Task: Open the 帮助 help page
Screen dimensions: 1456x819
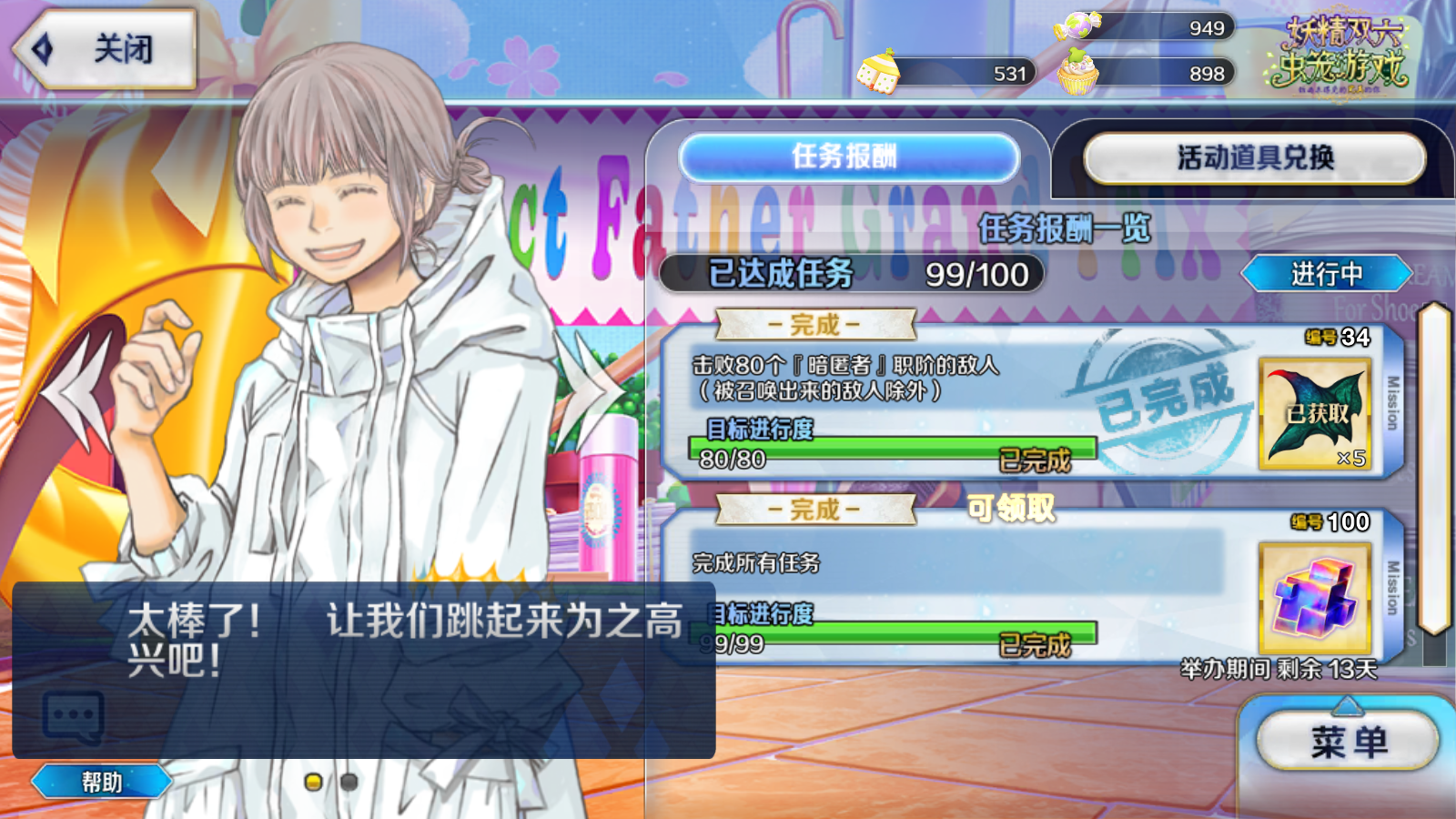Action: pyautogui.click(x=101, y=782)
